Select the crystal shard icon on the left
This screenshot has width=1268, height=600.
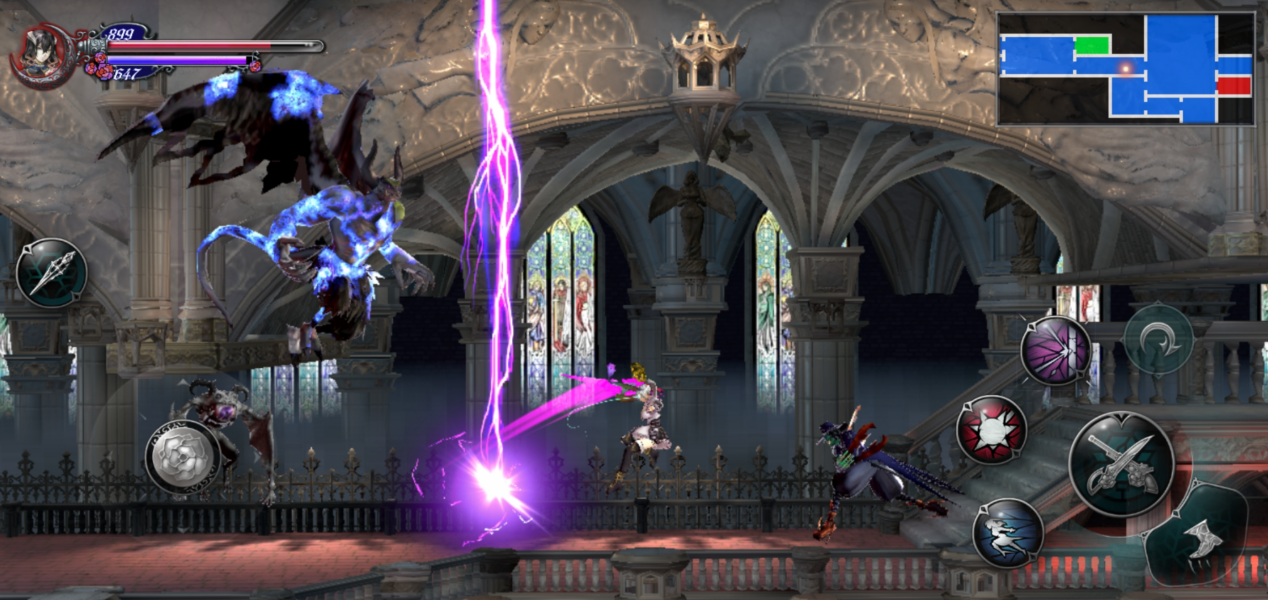click(x=51, y=273)
